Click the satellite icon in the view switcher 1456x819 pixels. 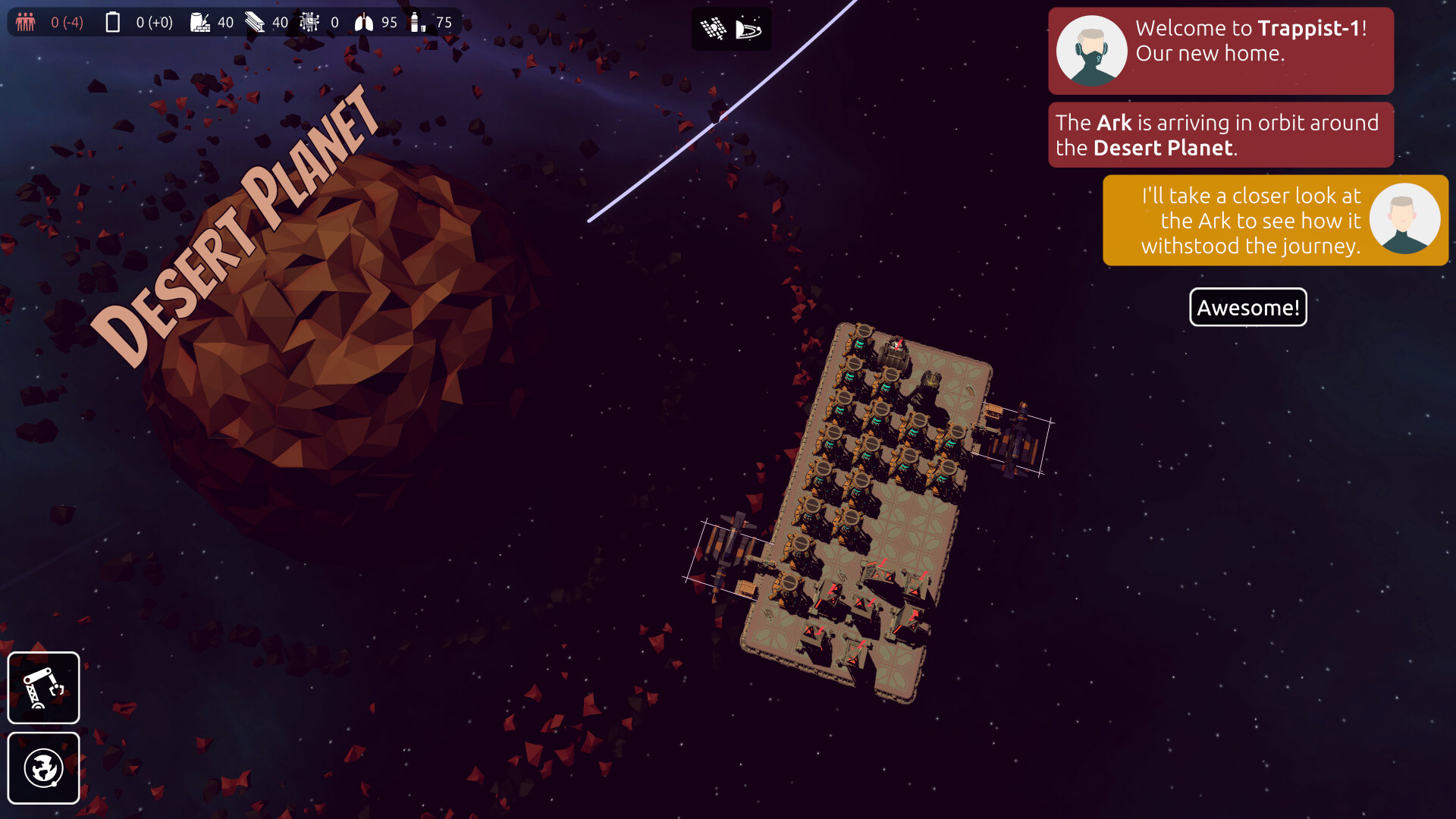pos(711,28)
